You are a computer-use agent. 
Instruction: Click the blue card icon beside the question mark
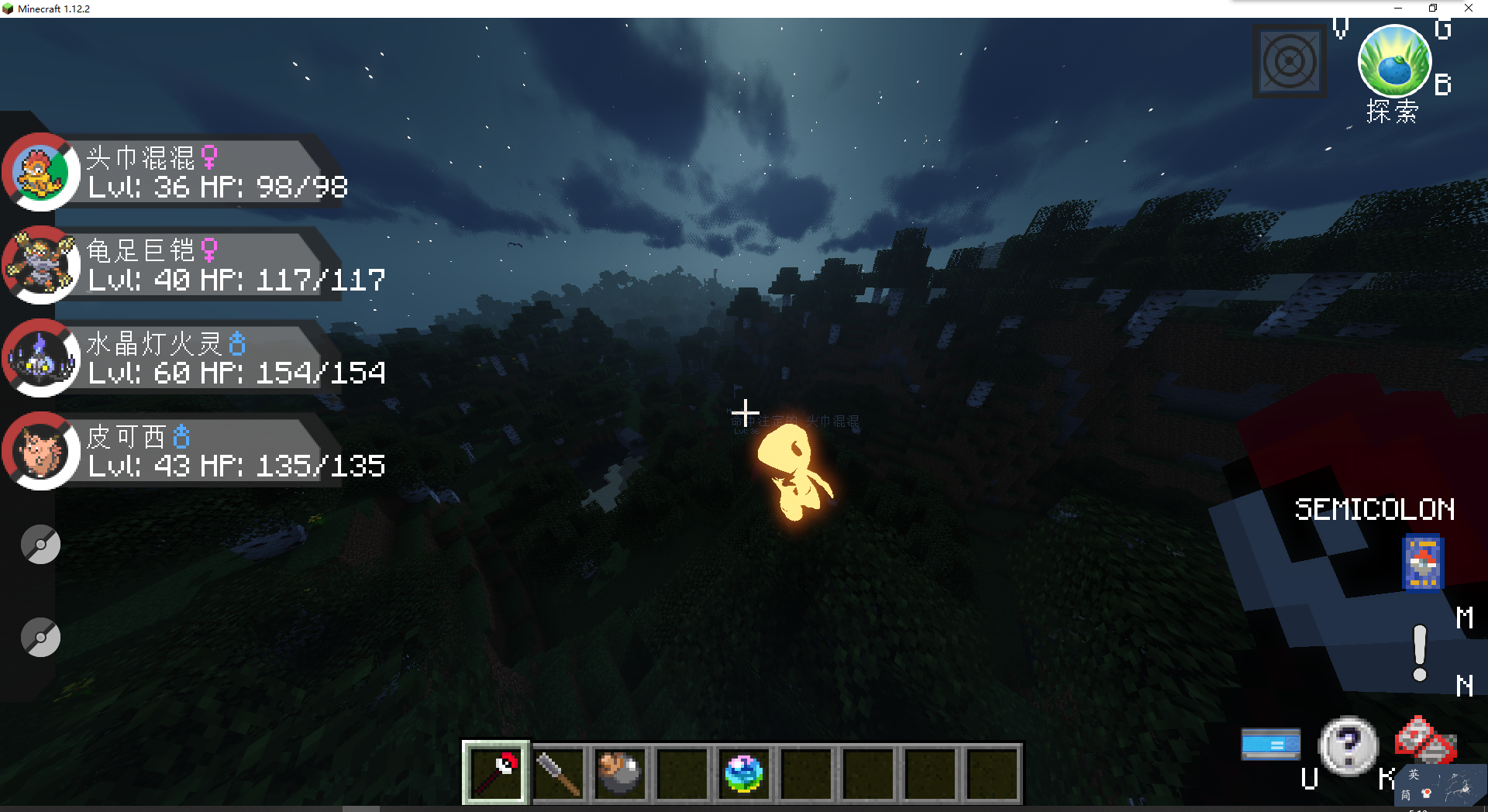coord(1271,745)
